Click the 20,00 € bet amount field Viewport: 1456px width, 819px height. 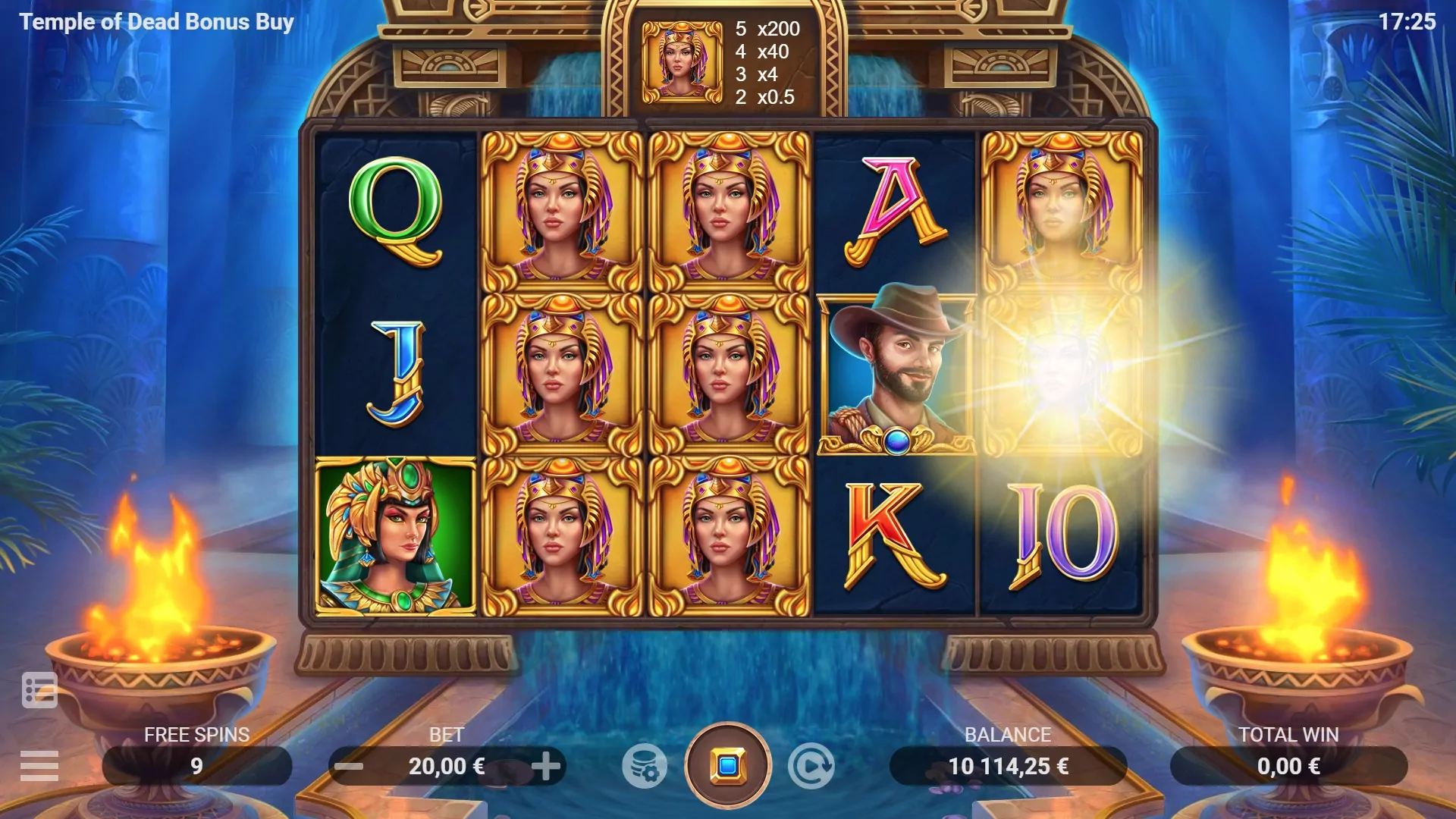coord(447,766)
